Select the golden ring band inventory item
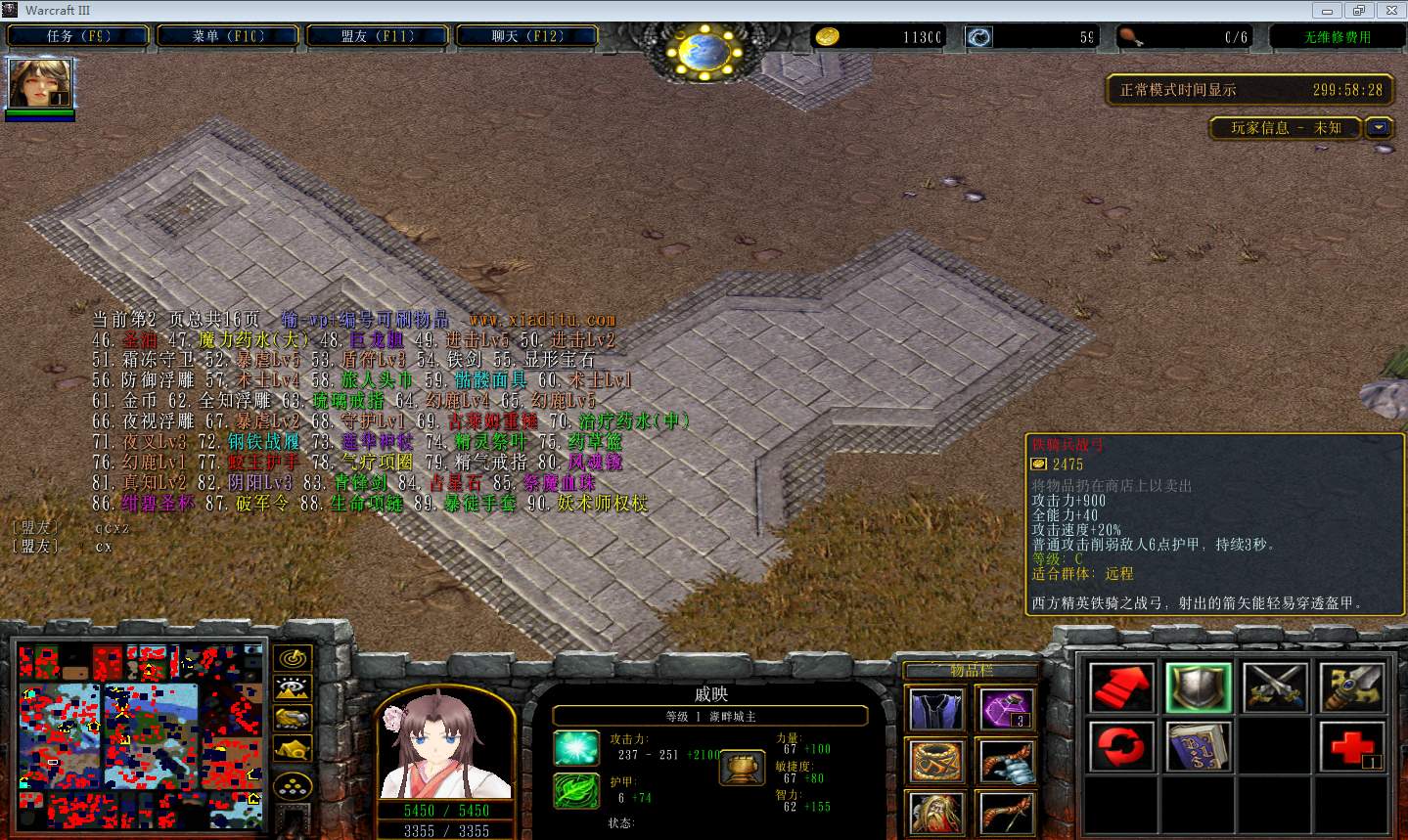 coord(936,761)
